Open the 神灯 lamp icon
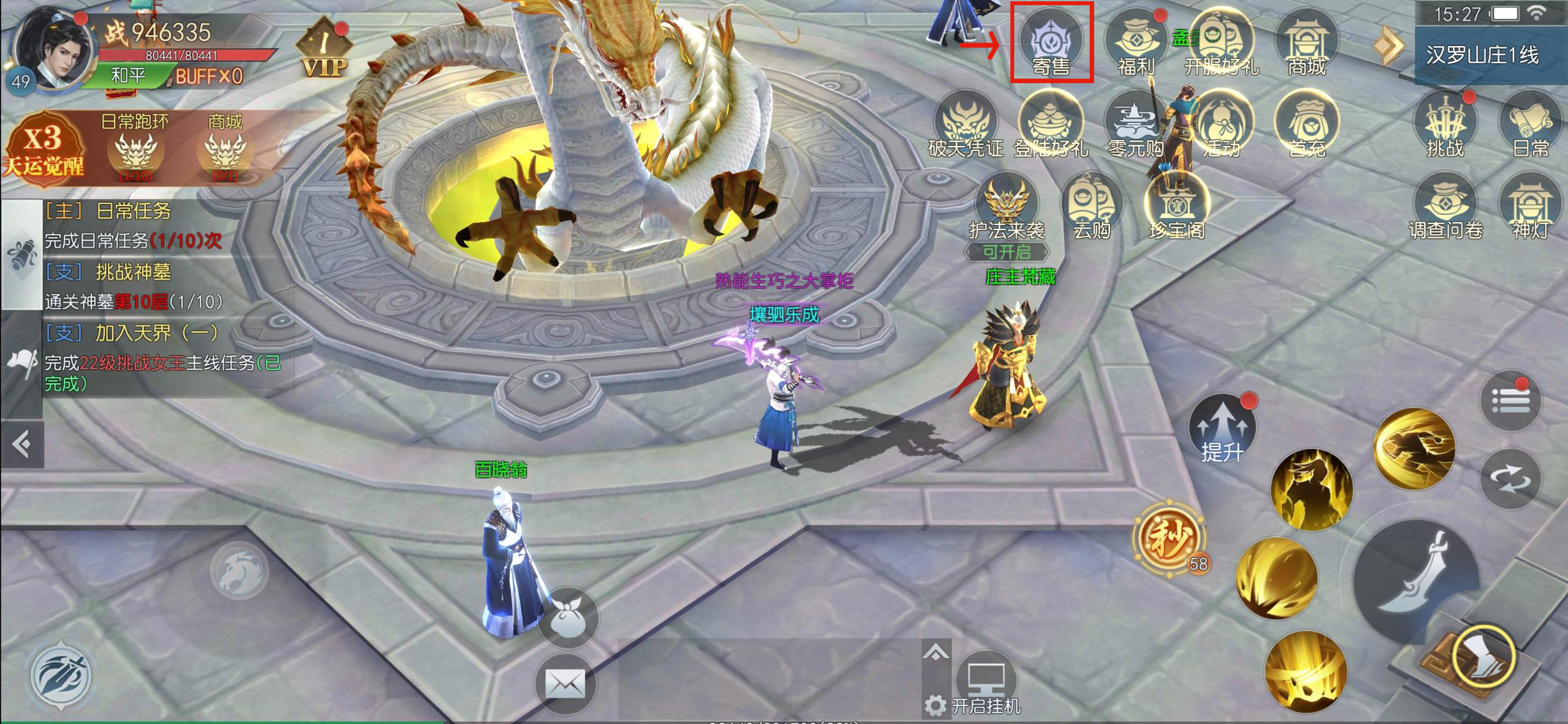 [x=1530, y=207]
